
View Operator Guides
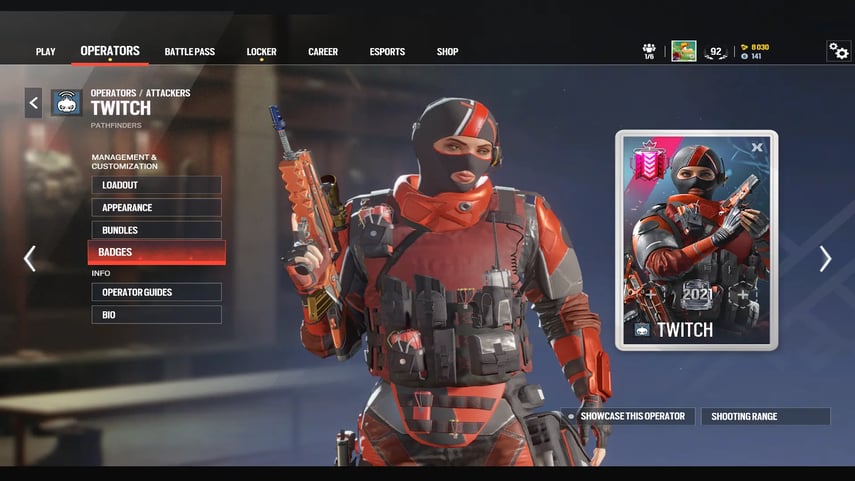(156, 292)
